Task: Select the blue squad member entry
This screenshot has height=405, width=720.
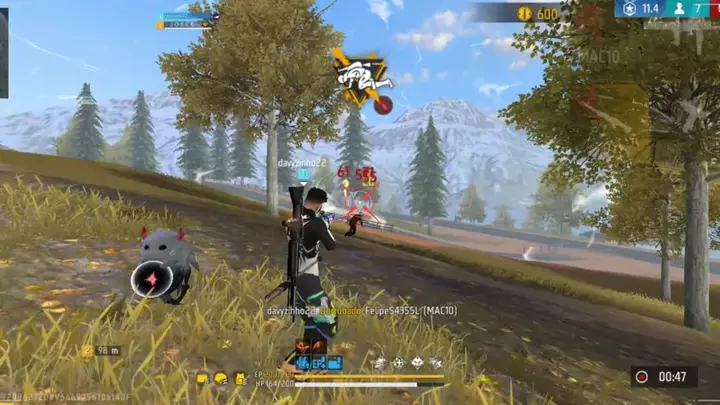Action: pos(187,16)
